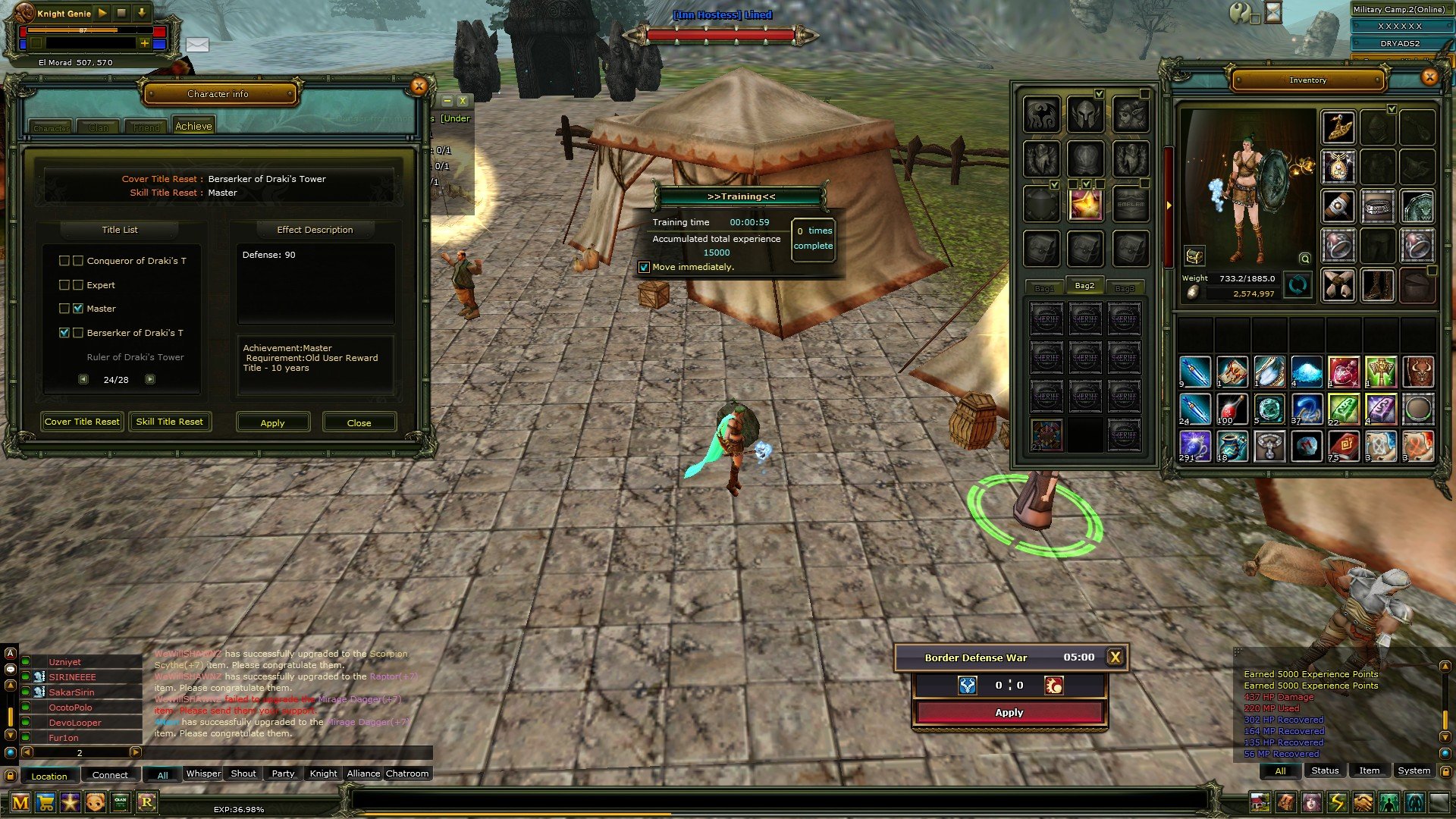The width and height of the screenshot is (1456, 819).
Task: Switch to the Achieve tab
Action: point(193,127)
